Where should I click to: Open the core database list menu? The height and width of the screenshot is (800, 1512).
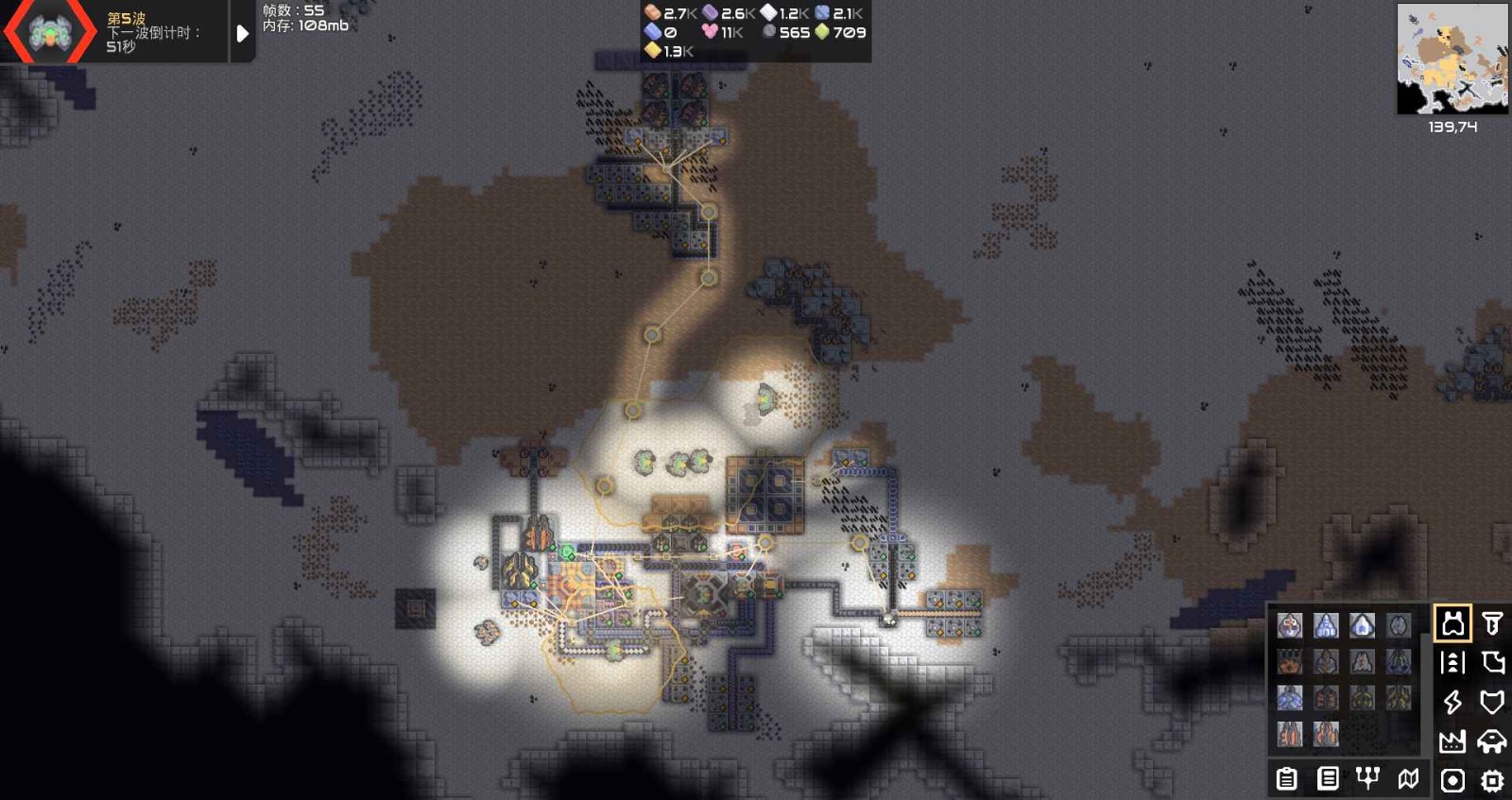(1328, 780)
